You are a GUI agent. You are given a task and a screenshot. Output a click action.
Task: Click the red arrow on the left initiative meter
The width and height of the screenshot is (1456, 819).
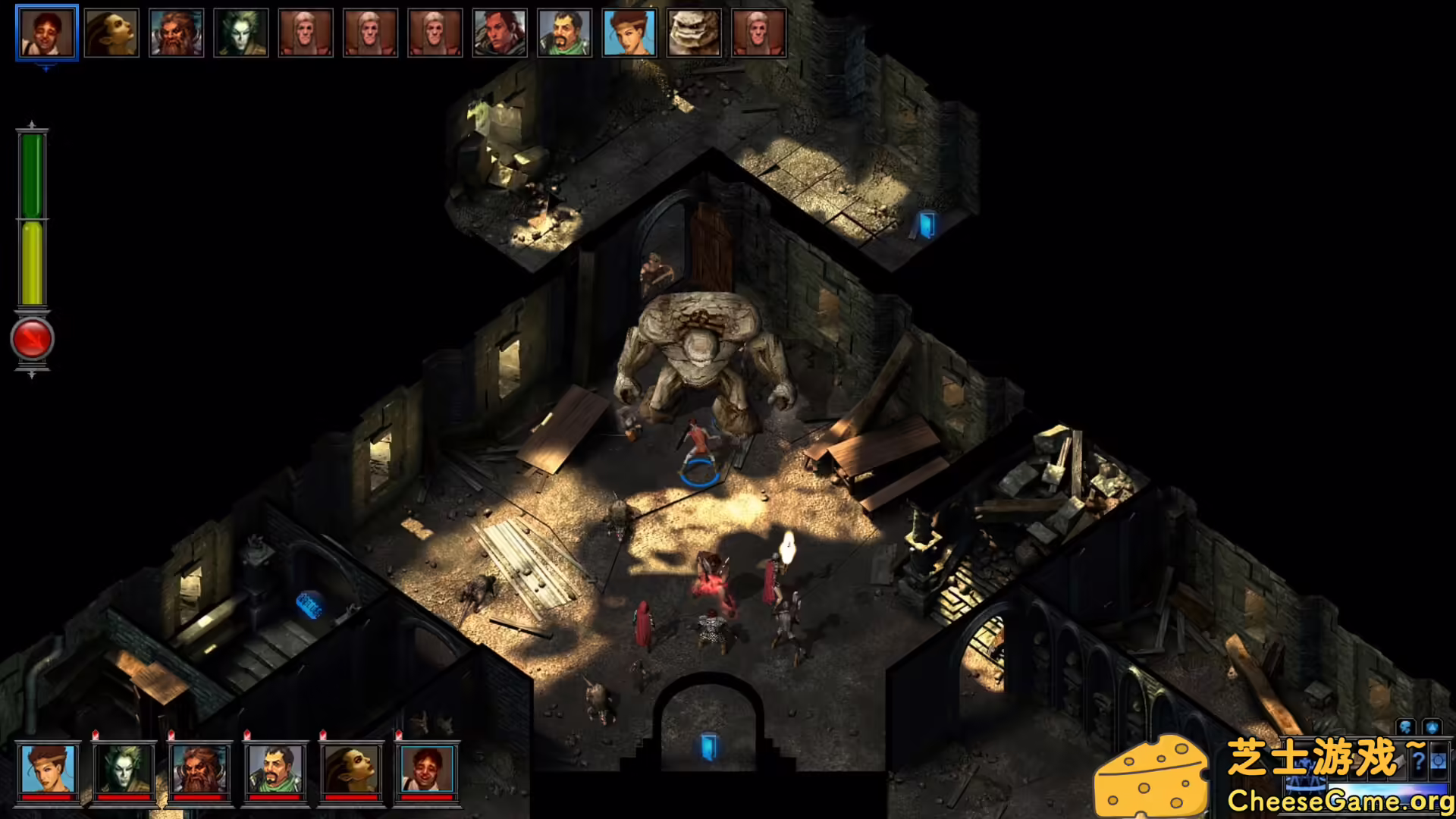click(x=31, y=339)
